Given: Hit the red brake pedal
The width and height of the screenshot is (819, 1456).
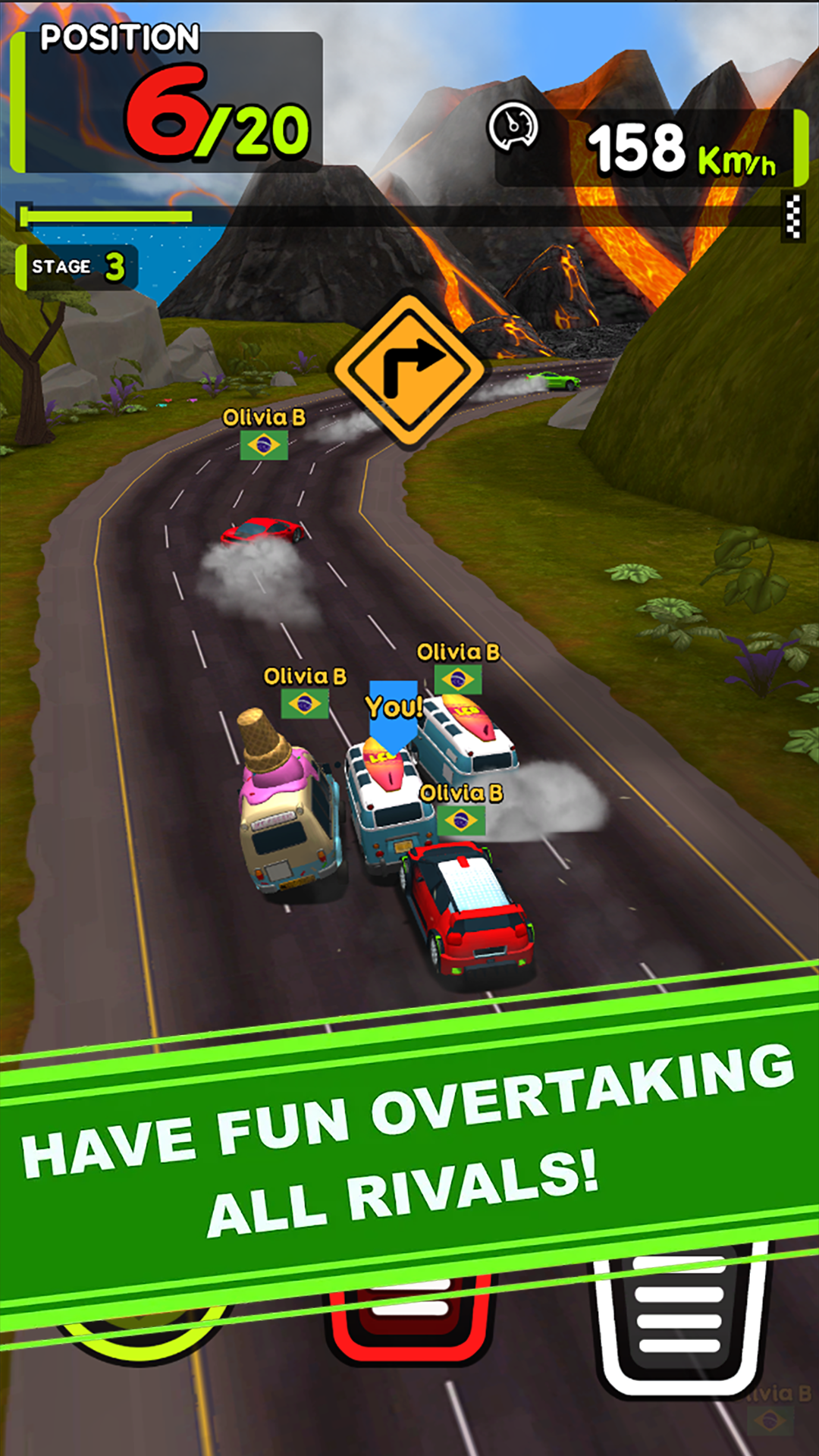Looking at the screenshot, I should click(409, 1321).
